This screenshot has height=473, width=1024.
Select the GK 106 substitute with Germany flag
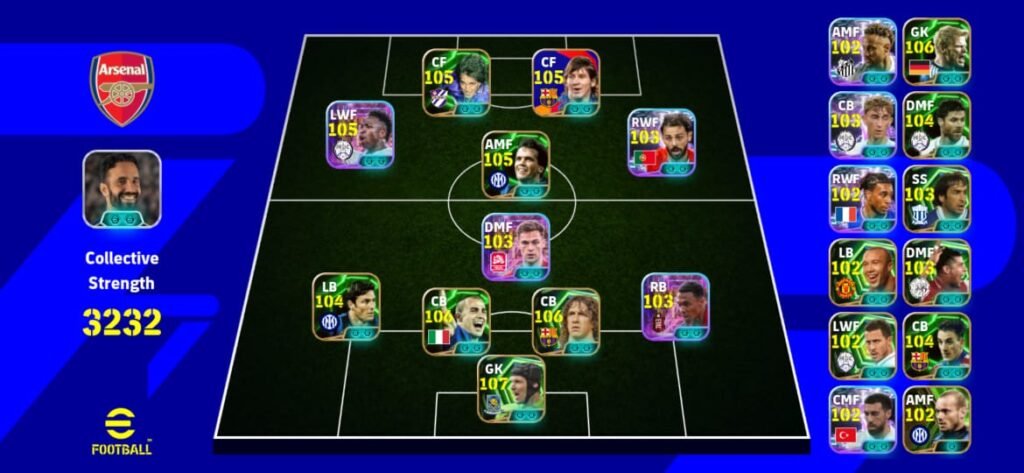[936, 51]
